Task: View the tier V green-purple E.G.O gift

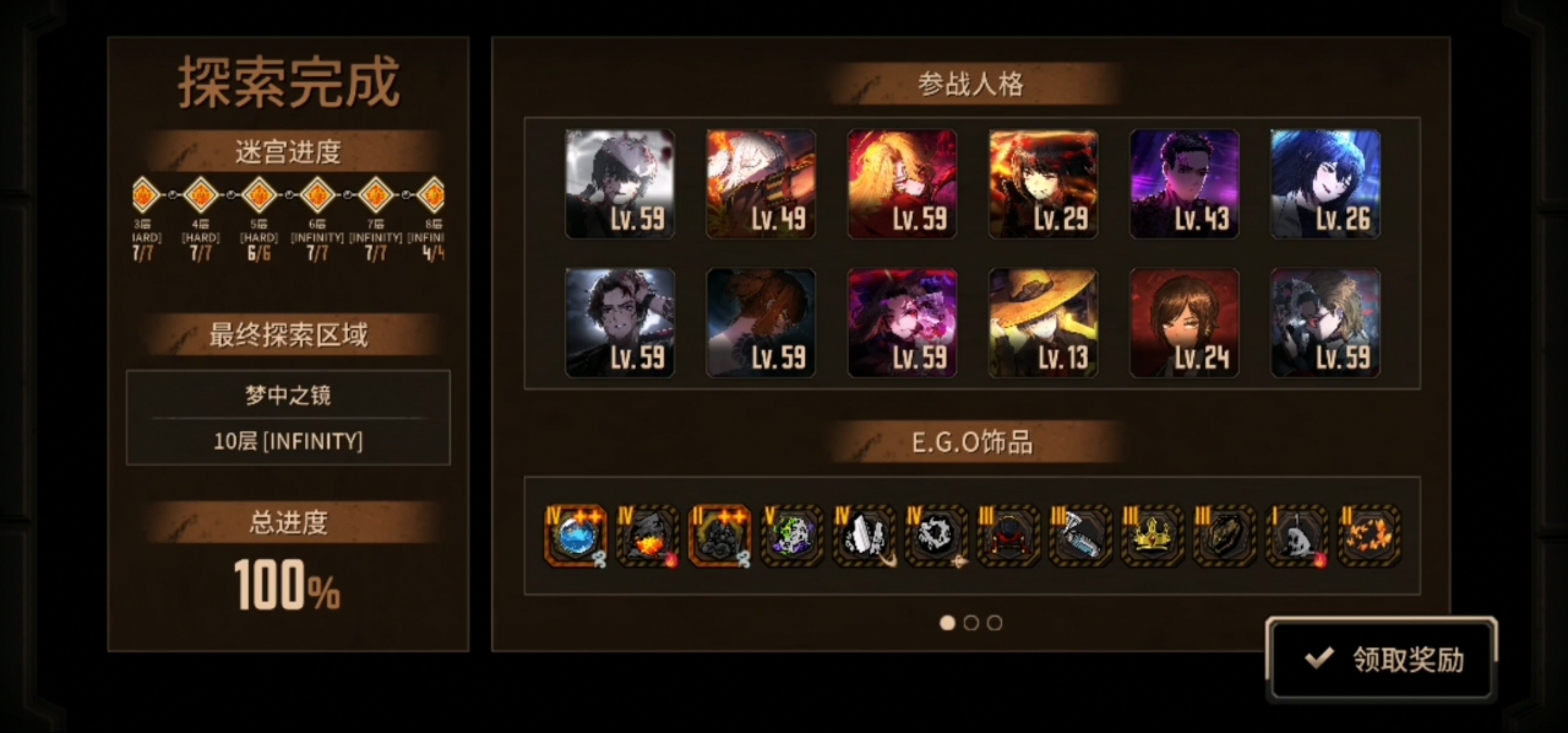Action: [791, 535]
